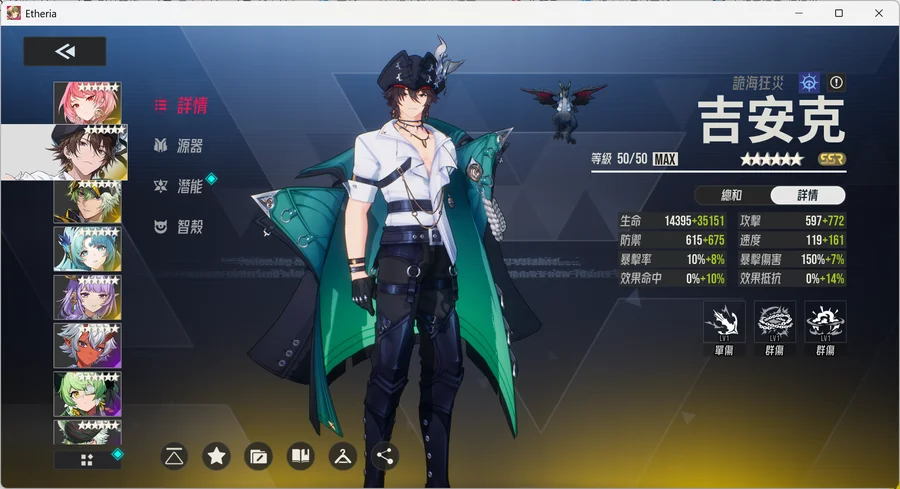
Task: Click the share button
Action: point(384,457)
